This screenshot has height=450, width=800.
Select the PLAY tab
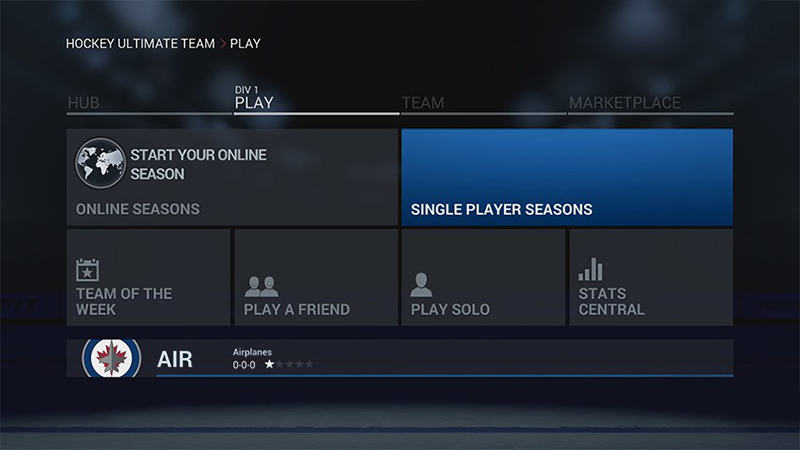point(254,102)
